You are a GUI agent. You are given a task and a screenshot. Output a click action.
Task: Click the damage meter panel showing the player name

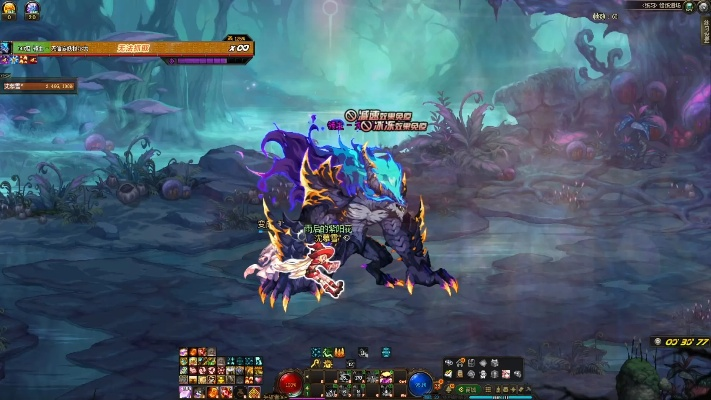(38, 86)
